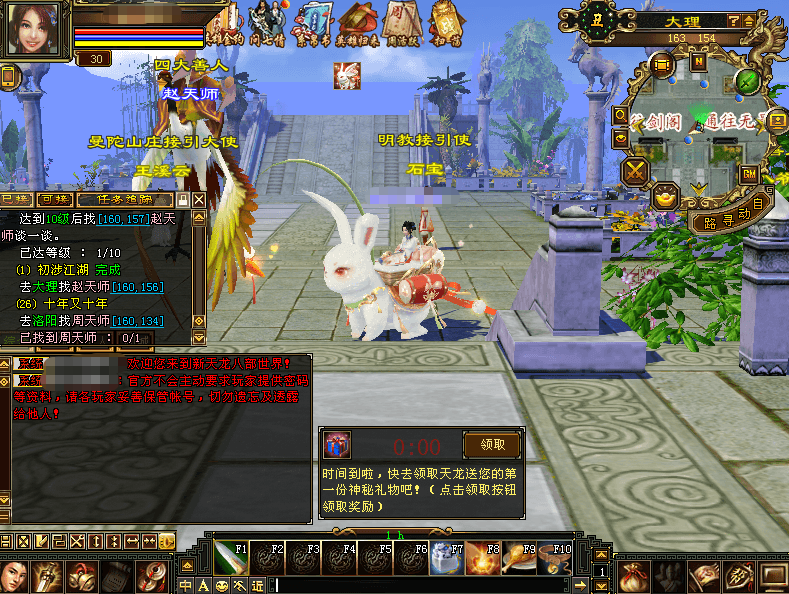Open the GM help button on minimap
The height and width of the screenshot is (594, 789).
pos(748,173)
